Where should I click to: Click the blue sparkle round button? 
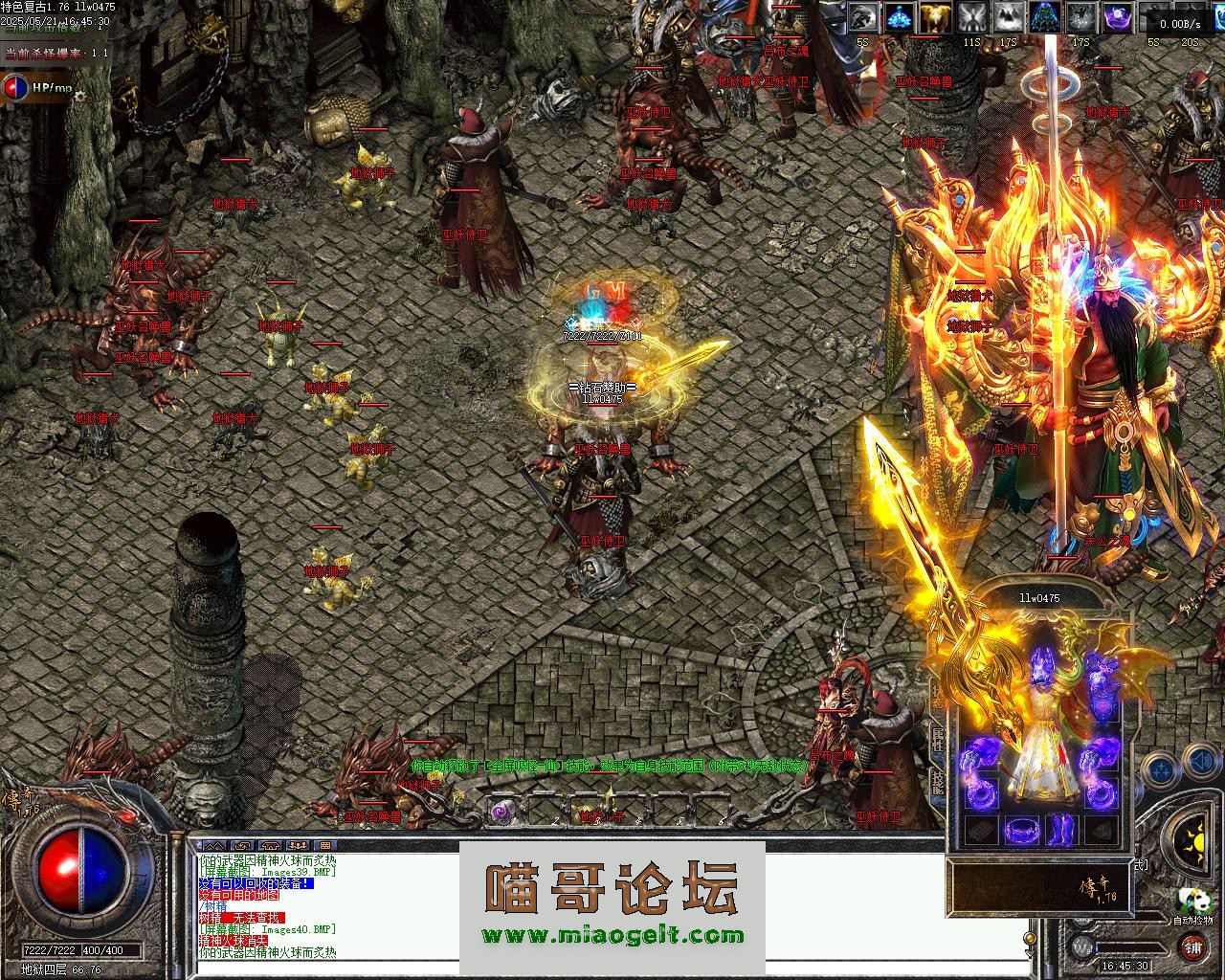1160,768
